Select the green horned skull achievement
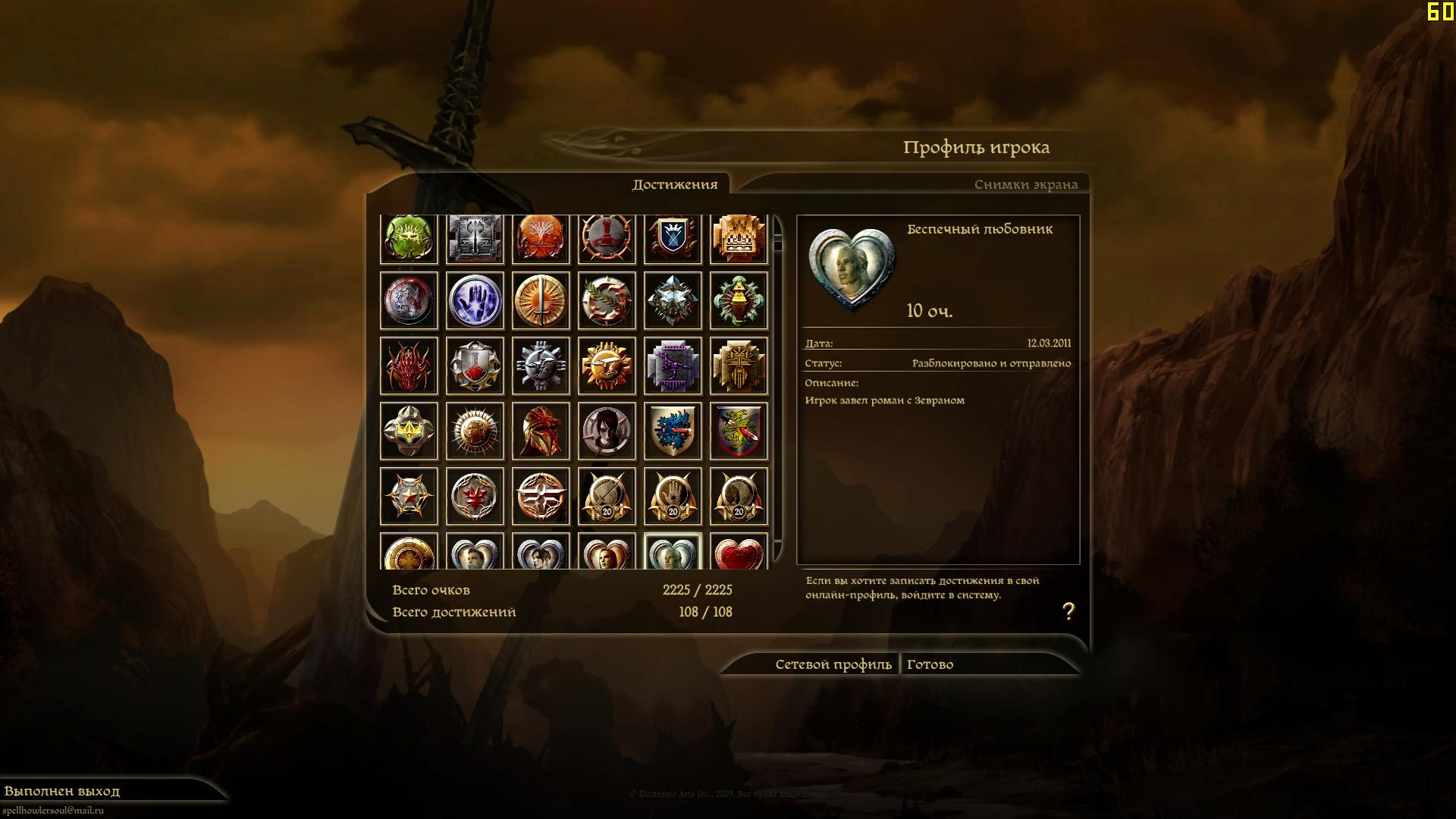This screenshot has width=1456, height=819. click(x=409, y=238)
